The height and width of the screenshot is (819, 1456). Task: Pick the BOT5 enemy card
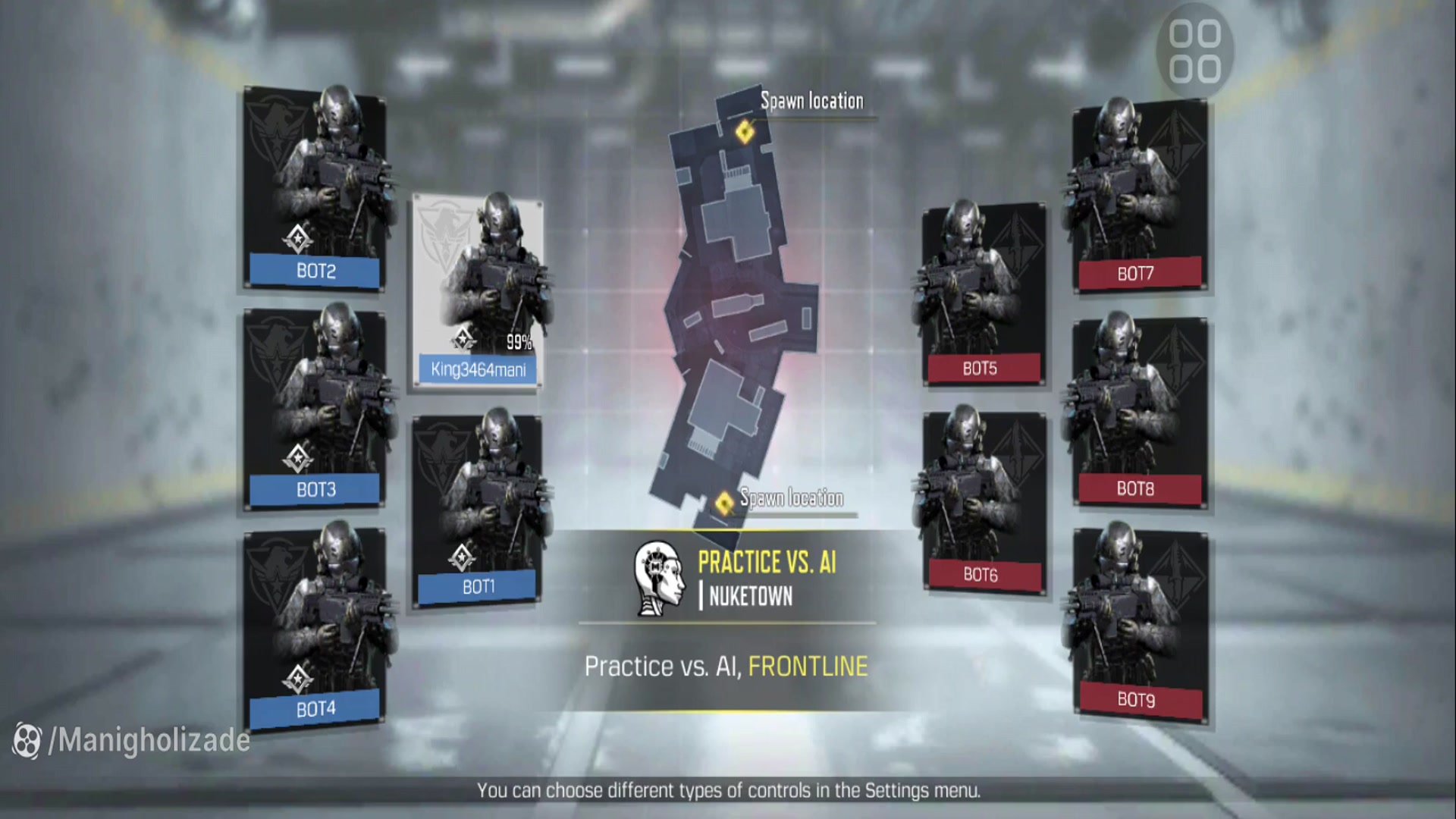click(x=983, y=294)
